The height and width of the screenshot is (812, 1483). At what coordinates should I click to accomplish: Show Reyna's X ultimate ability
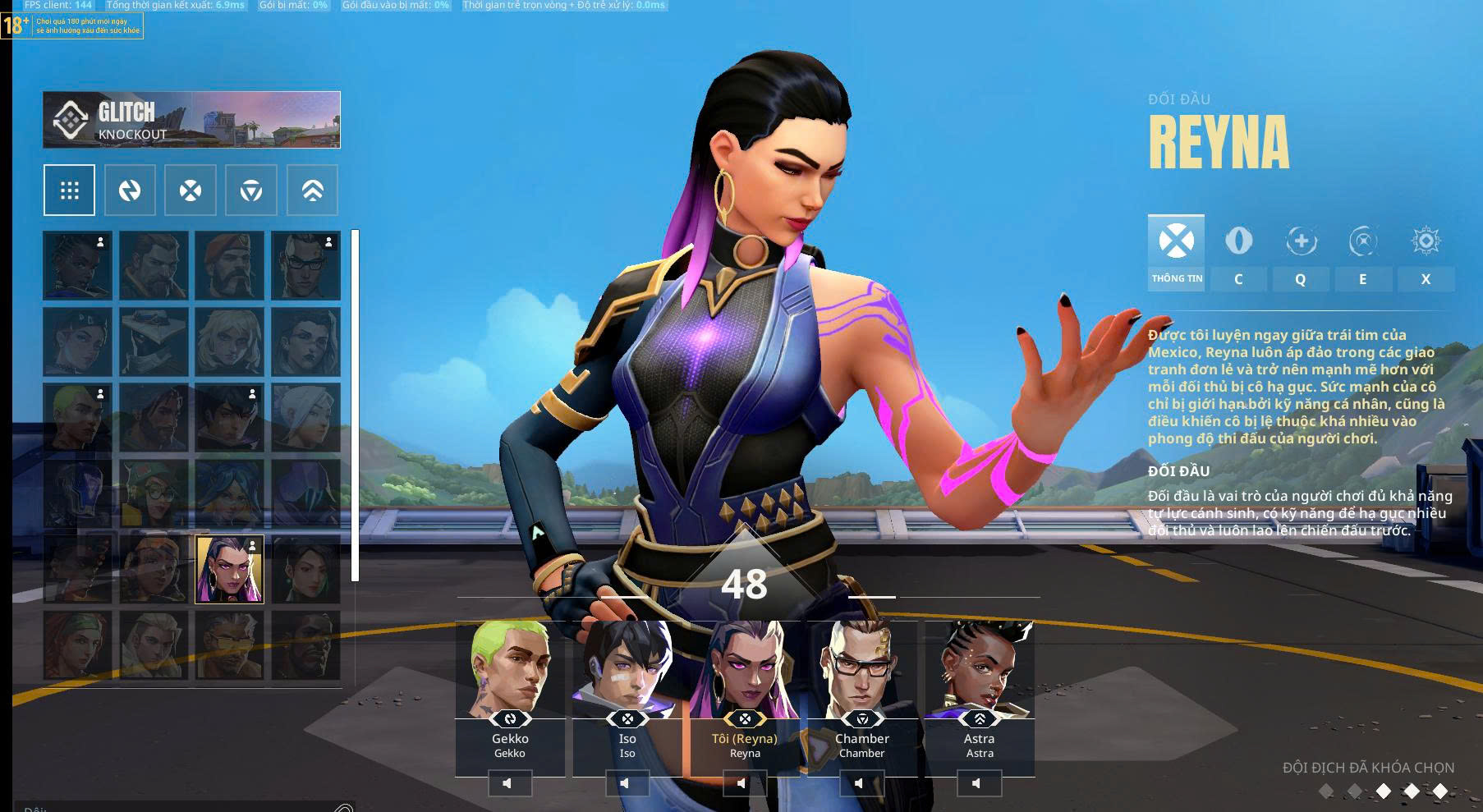coord(1426,255)
